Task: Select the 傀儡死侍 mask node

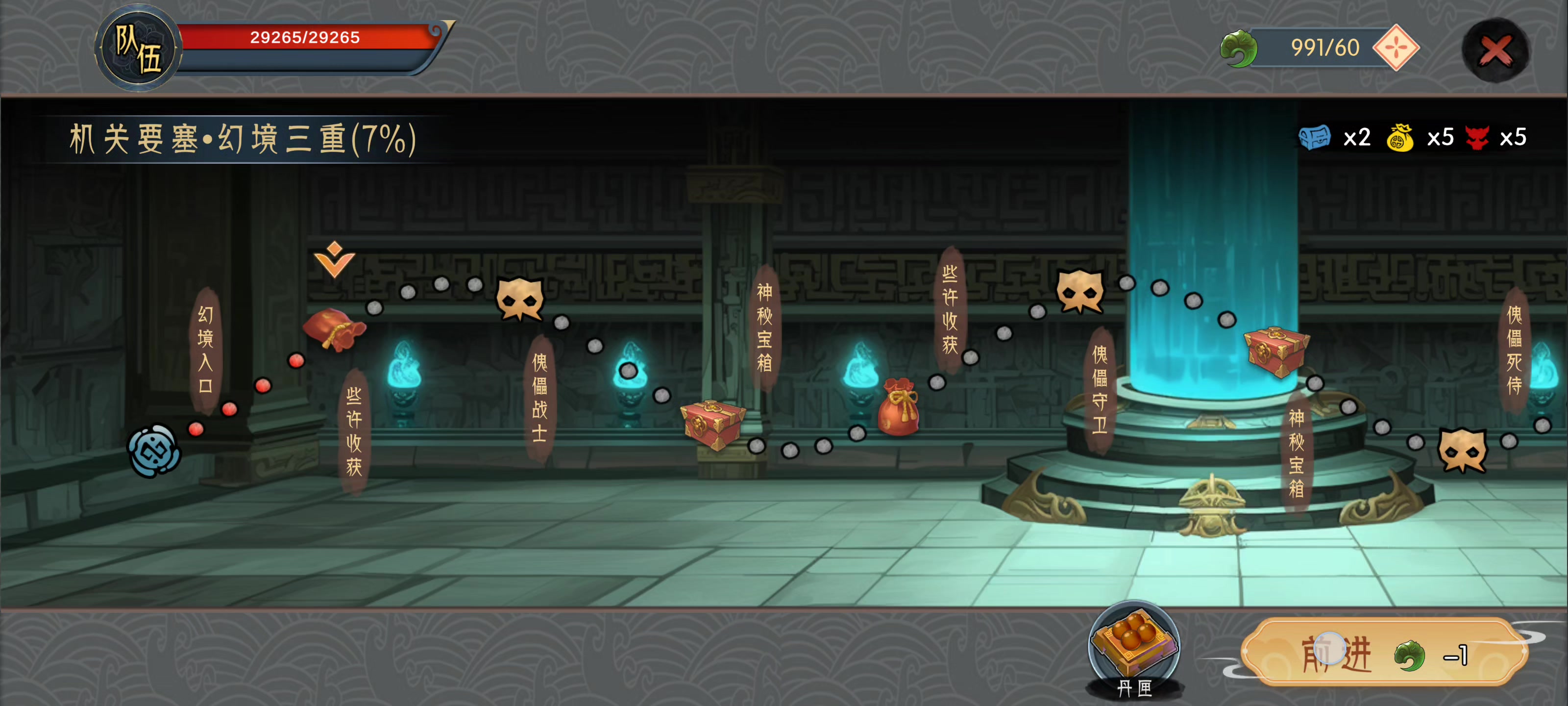Action: point(1462,450)
